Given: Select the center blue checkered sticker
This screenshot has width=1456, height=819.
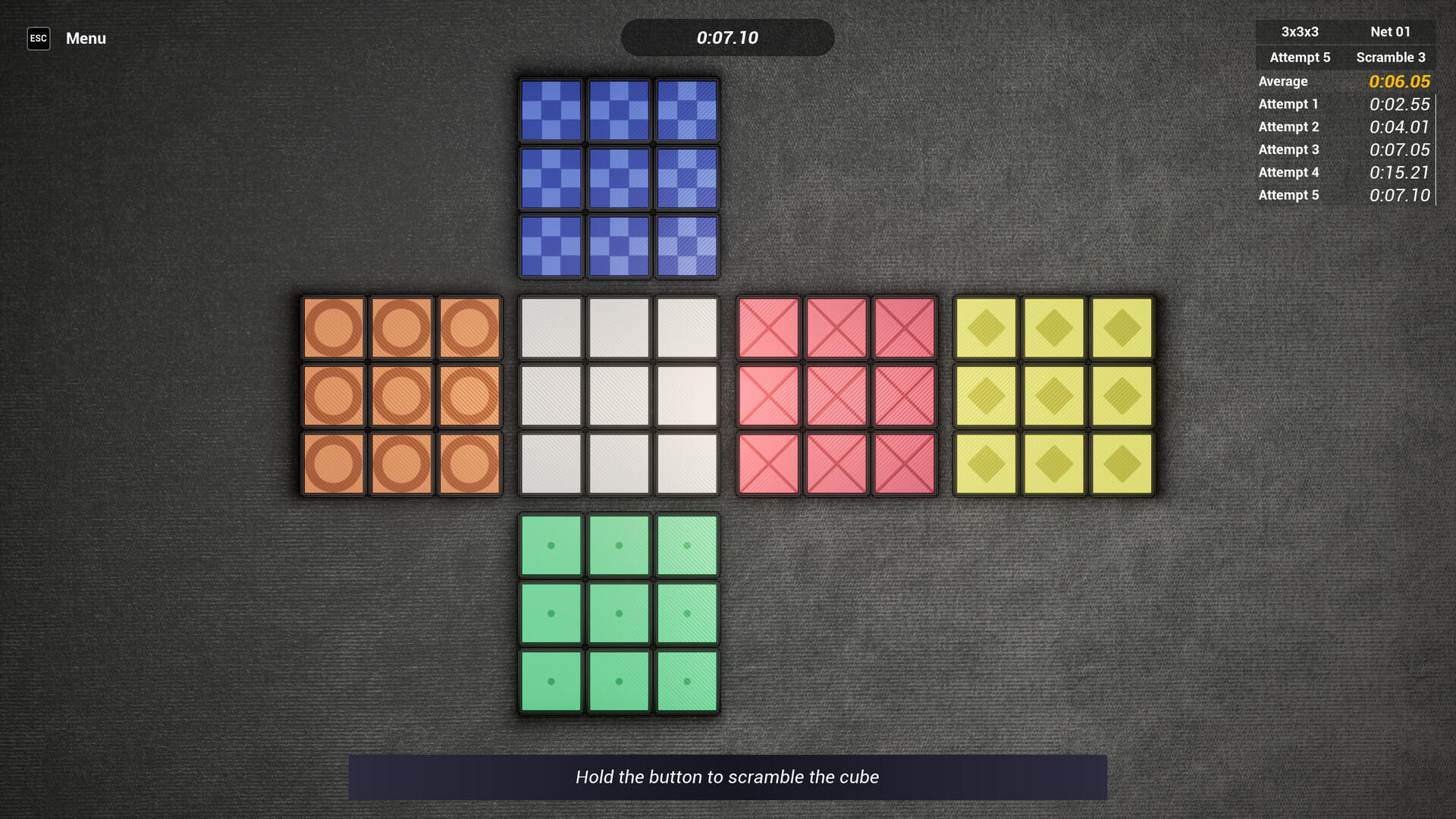Looking at the screenshot, I should pos(618,177).
